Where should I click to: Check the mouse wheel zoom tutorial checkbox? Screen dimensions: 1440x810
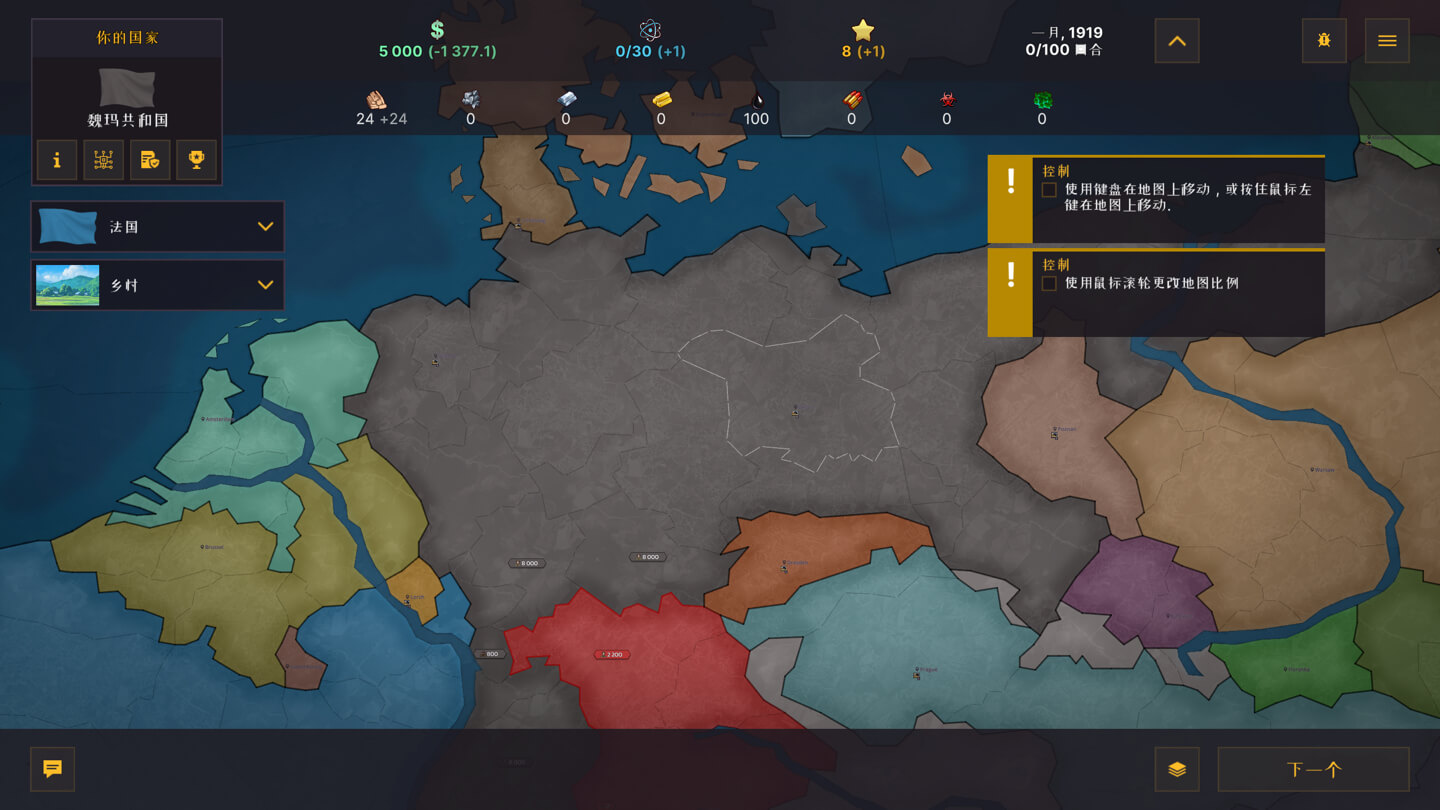[1049, 283]
